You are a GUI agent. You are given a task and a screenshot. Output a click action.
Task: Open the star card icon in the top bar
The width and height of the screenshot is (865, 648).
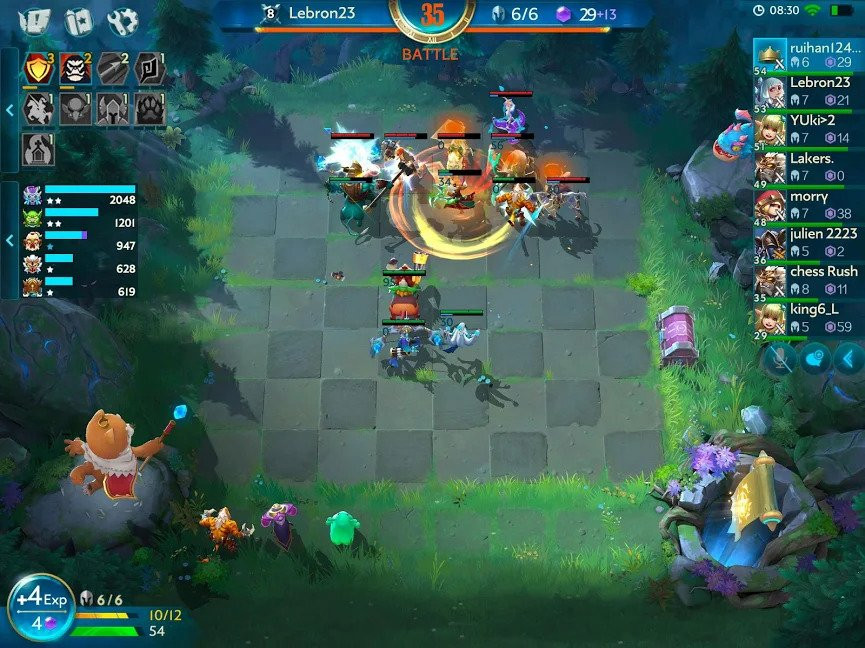coord(78,22)
